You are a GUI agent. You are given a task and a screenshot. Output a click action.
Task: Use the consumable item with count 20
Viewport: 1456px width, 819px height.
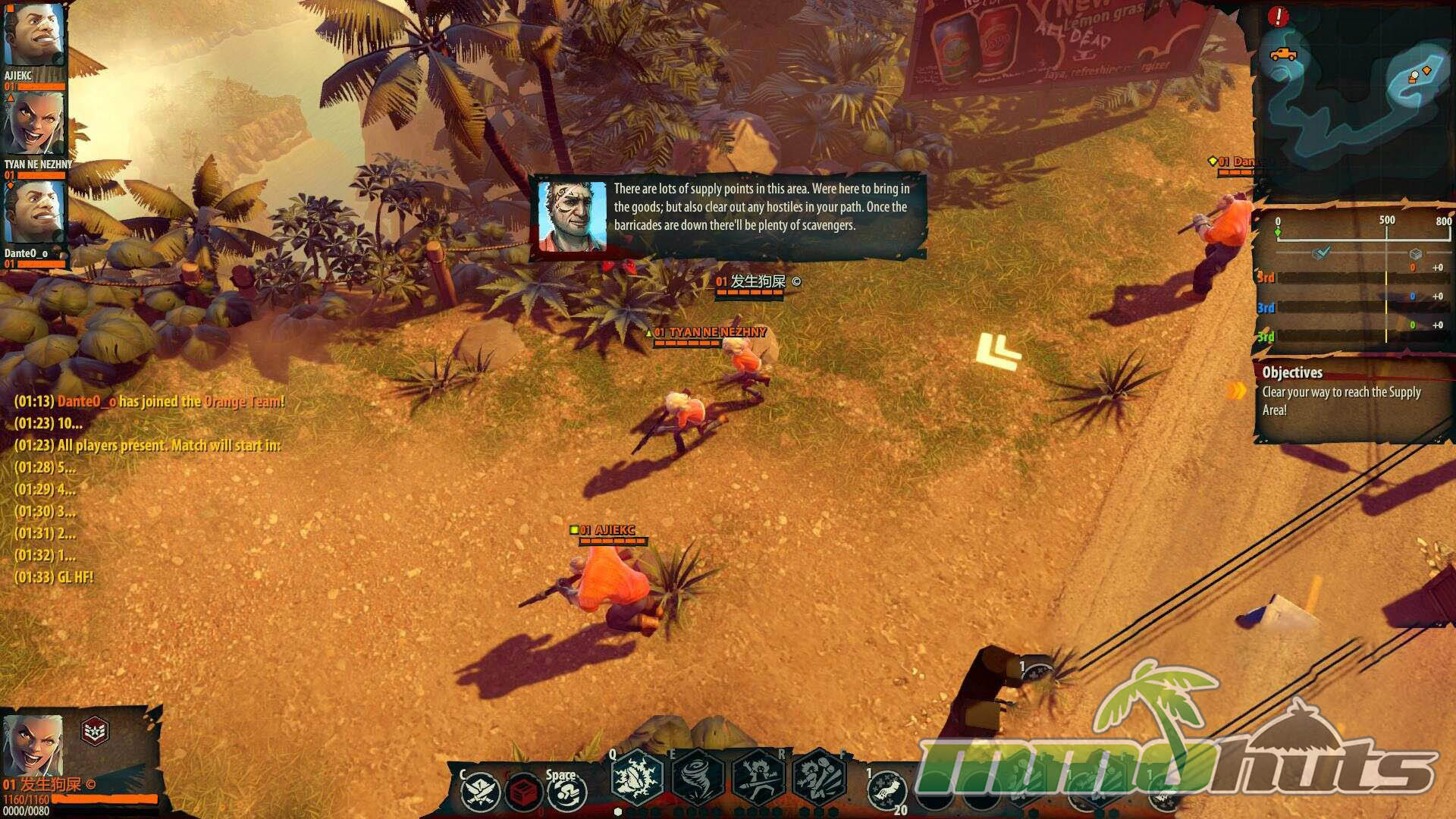coord(887,792)
